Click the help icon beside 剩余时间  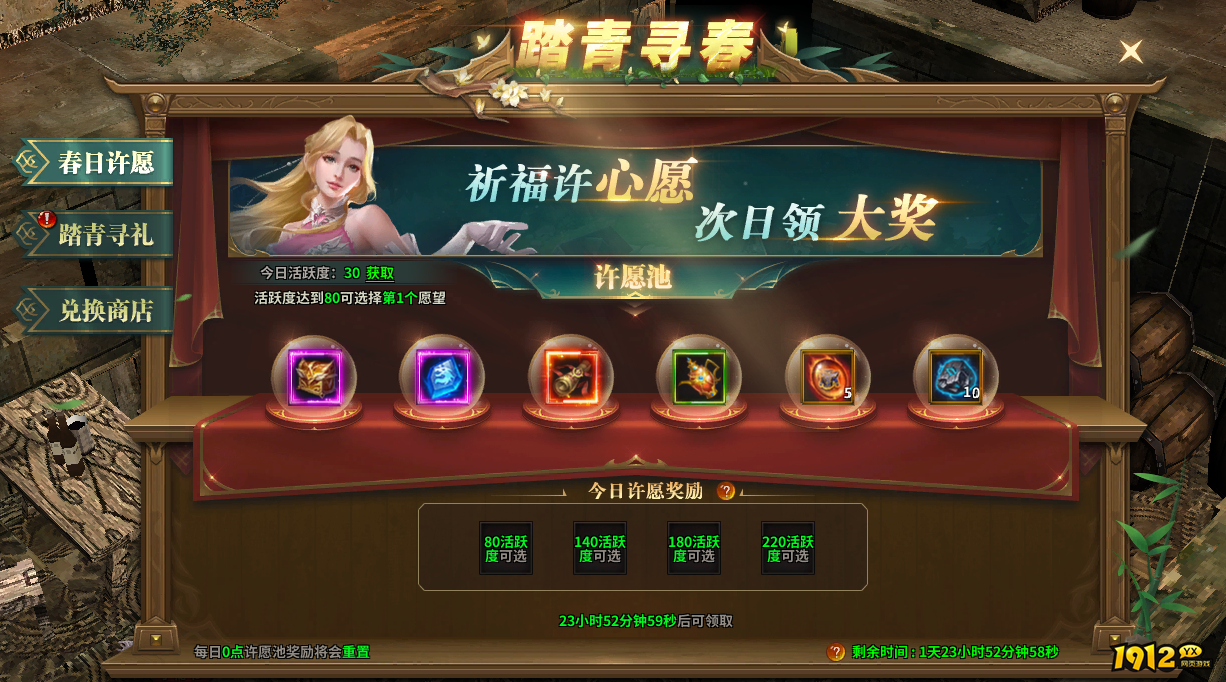pyautogui.click(x=836, y=652)
